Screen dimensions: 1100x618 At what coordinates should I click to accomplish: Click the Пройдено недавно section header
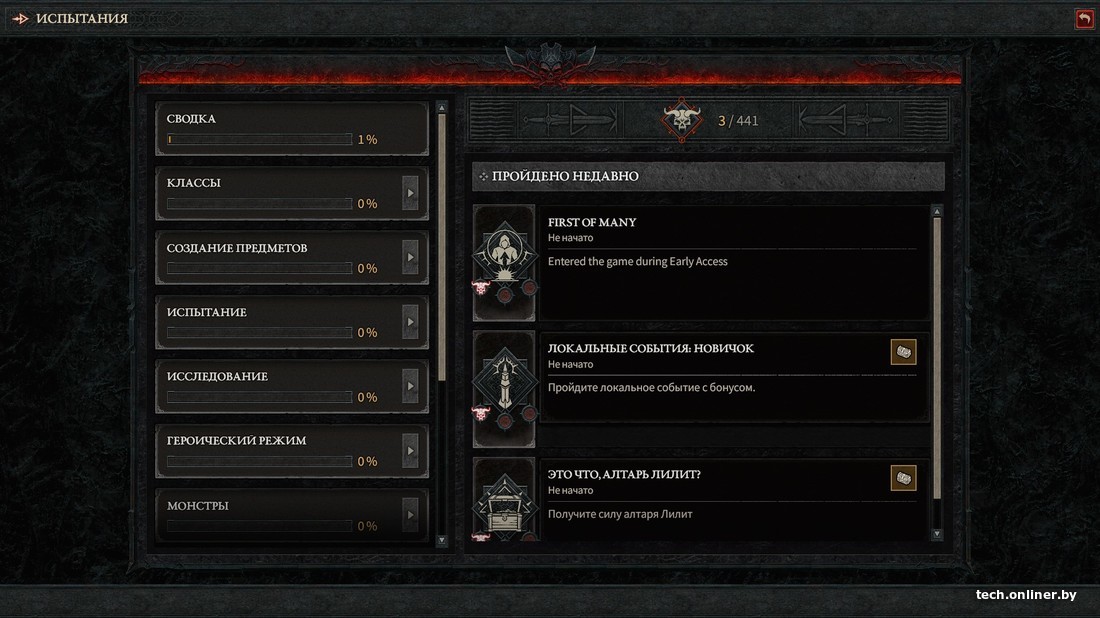click(x=708, y=176)
